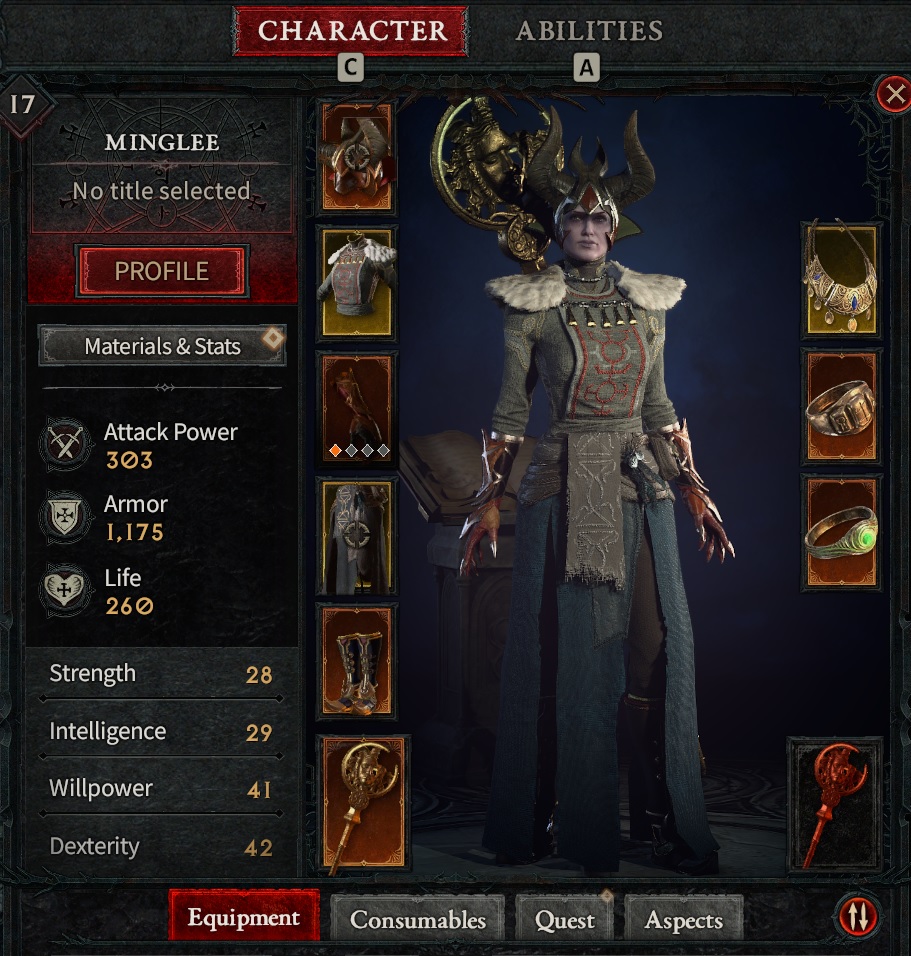Close the character panel
The width and height of the screenshot is (911, 956).
coord(892,95)
